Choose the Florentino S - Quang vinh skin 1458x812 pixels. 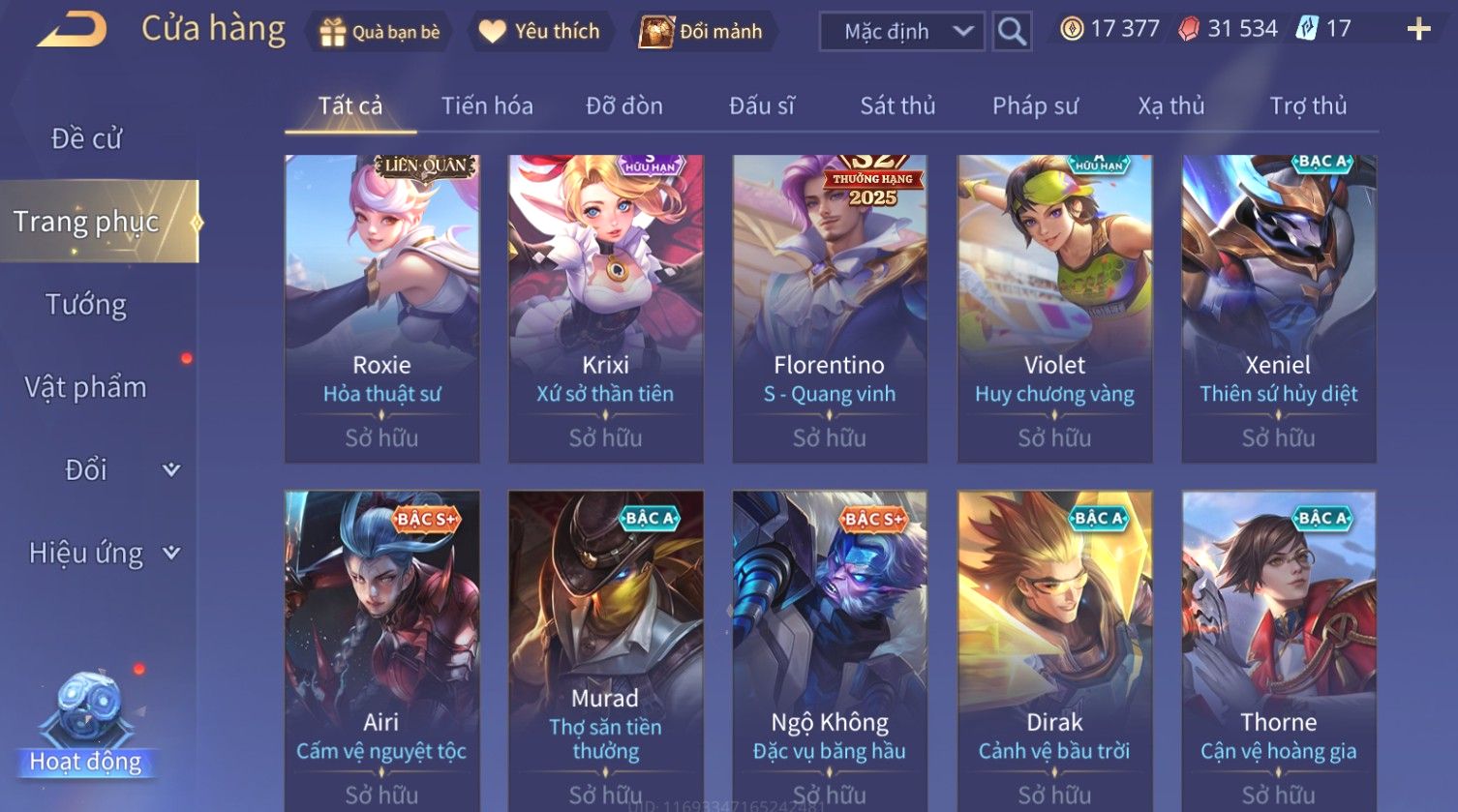point(830,308)
